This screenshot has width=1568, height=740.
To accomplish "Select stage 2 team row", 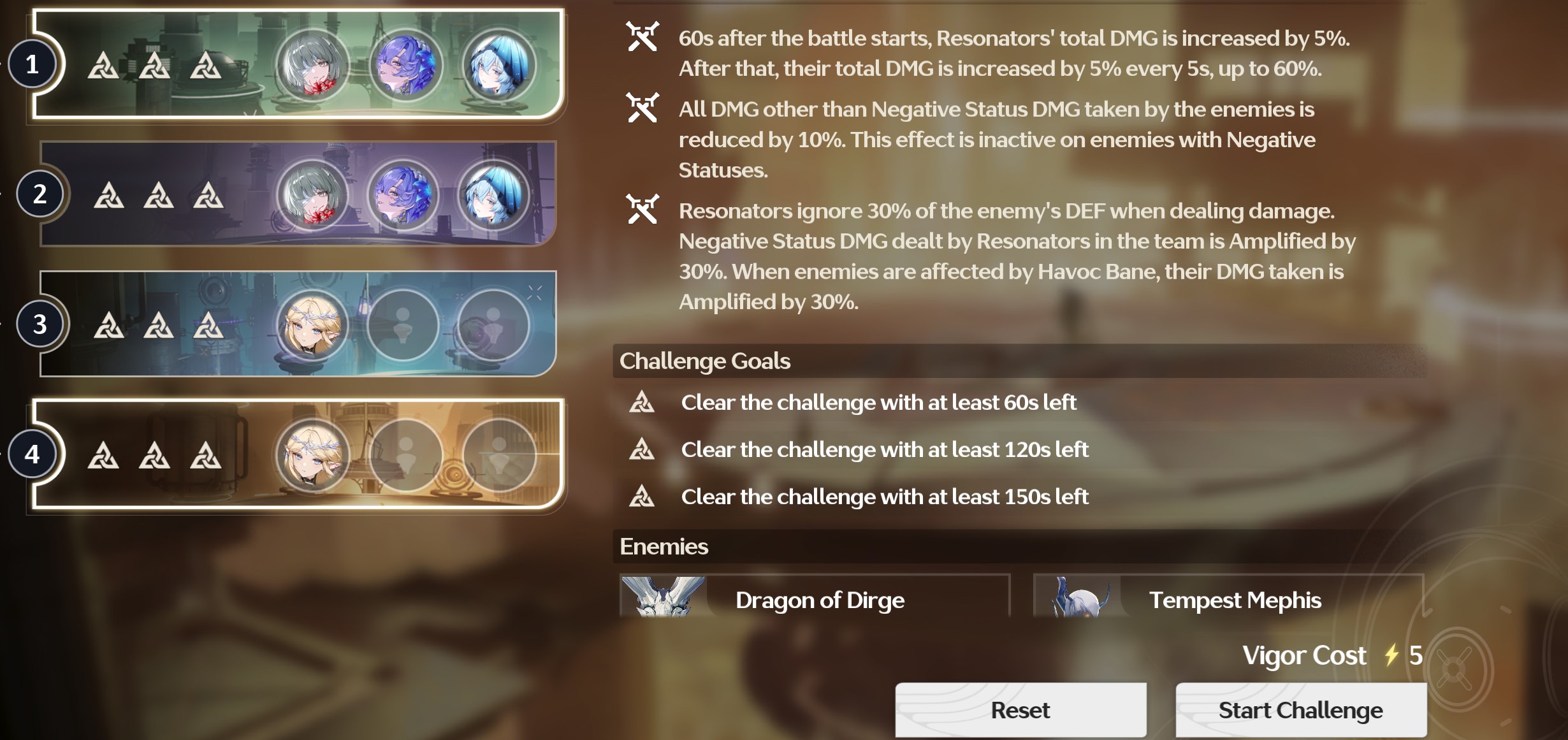I will pos(297,194).
